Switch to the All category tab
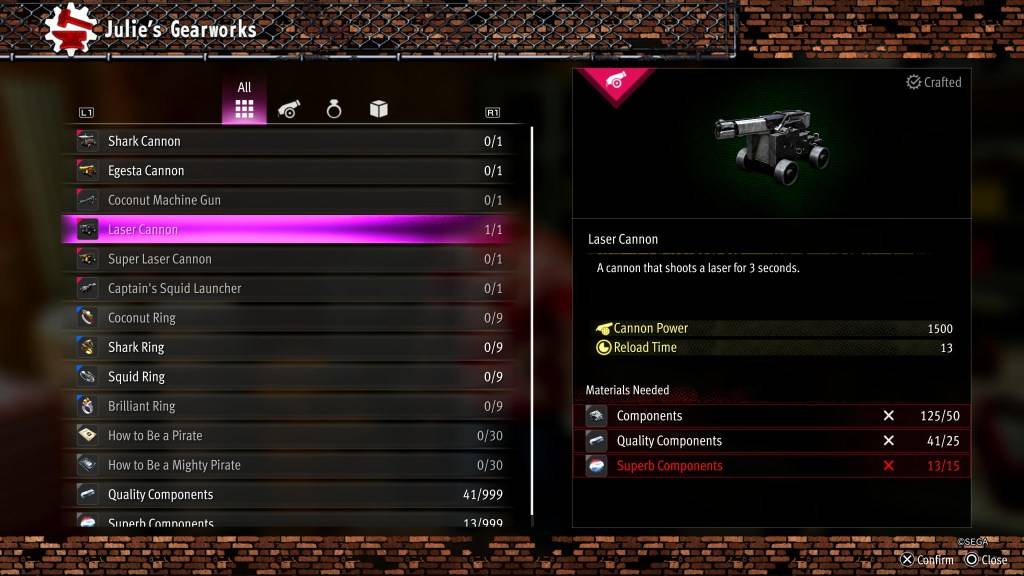Image resolution: width=1024 pixels, height=576 pixels. 244,104
